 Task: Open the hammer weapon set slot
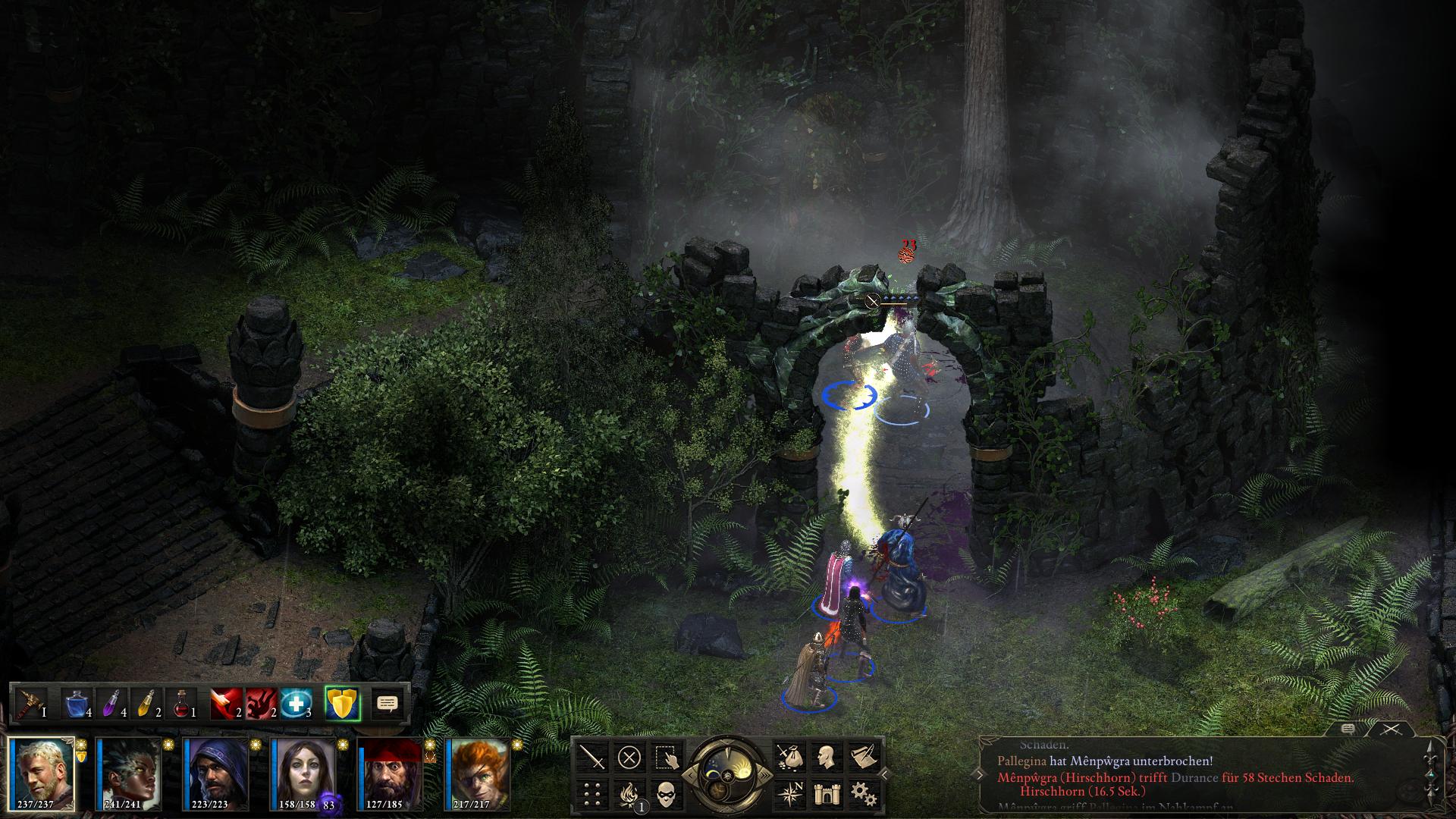pos(30,704)
